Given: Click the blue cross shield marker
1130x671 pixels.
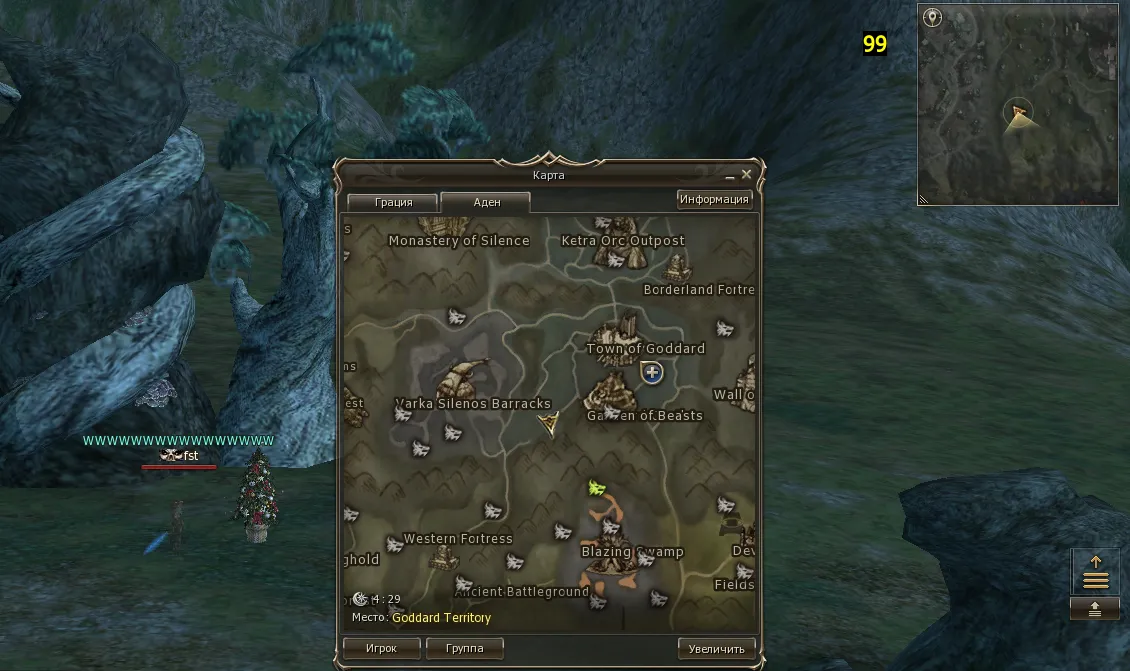Looking at the screenshot, I should point(652,373).
